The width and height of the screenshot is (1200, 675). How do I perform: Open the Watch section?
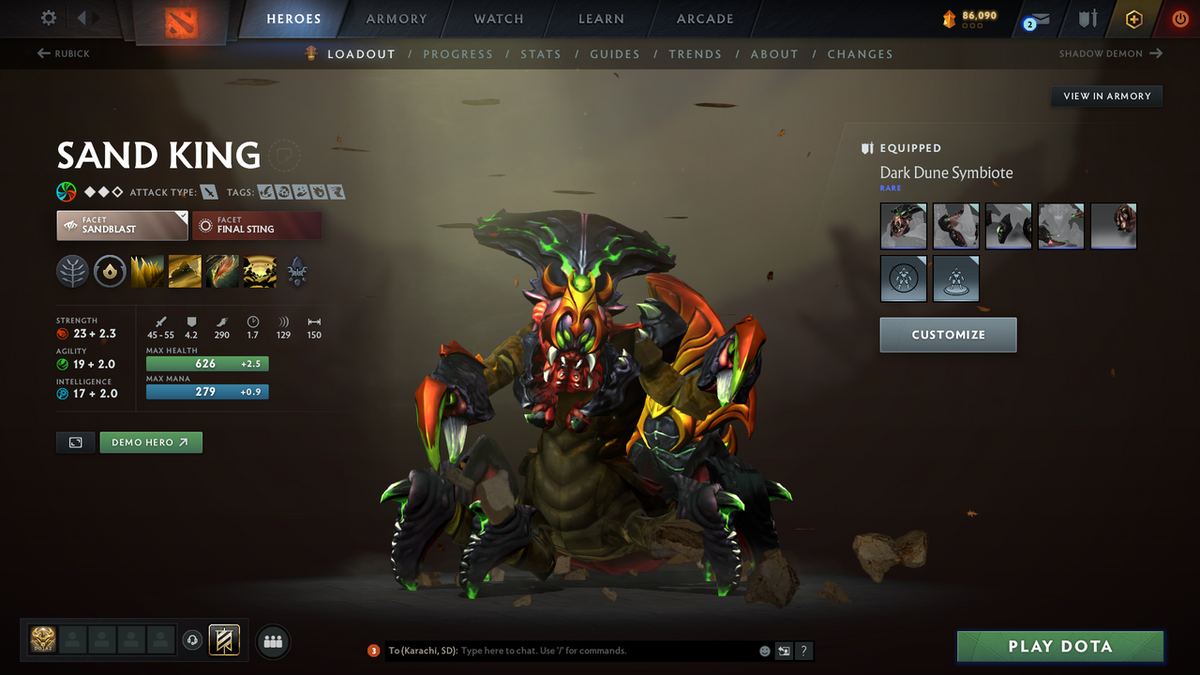[499, 19]
